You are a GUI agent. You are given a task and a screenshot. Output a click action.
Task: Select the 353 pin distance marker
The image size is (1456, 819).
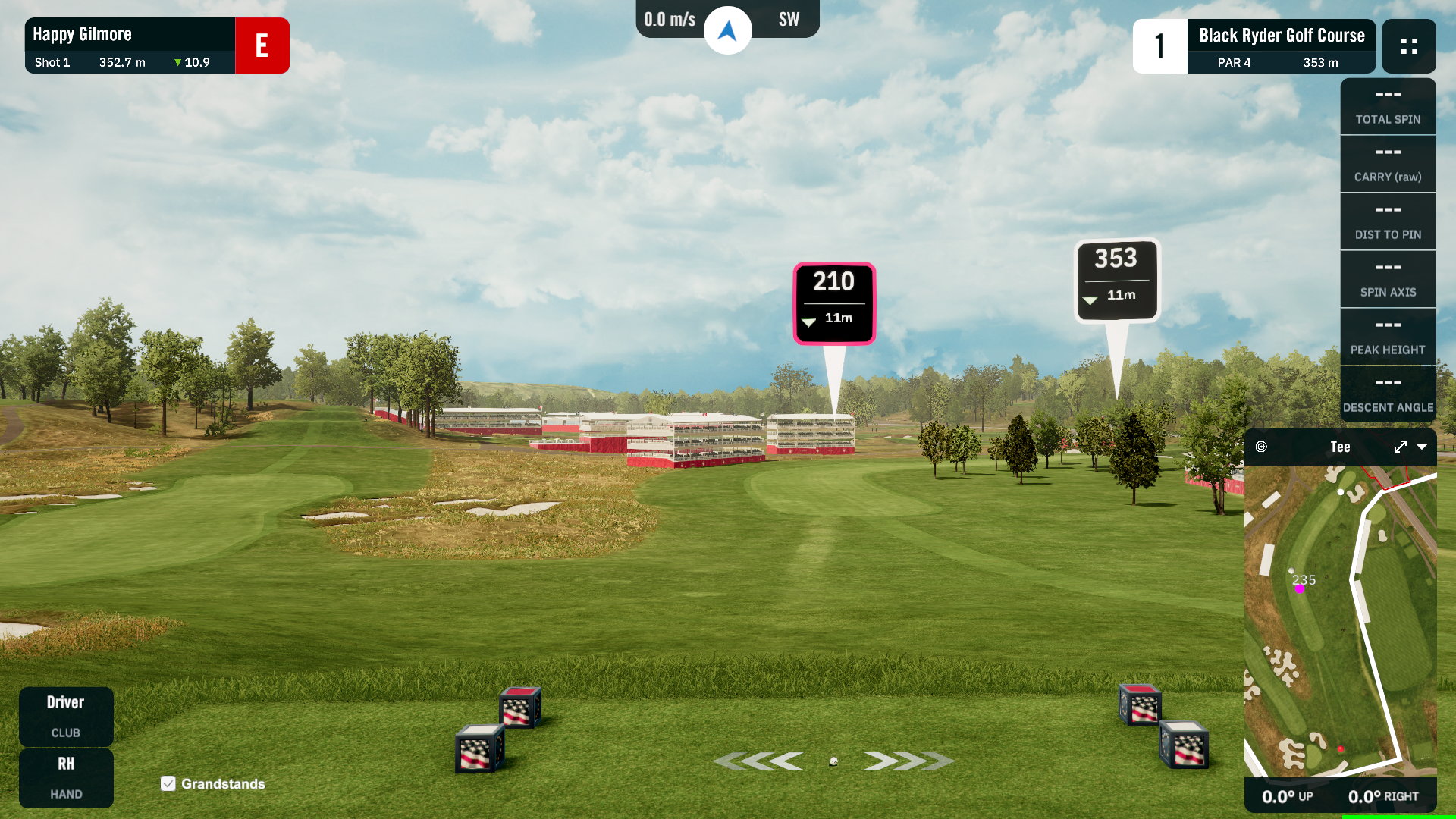[x=1116, y=281]
